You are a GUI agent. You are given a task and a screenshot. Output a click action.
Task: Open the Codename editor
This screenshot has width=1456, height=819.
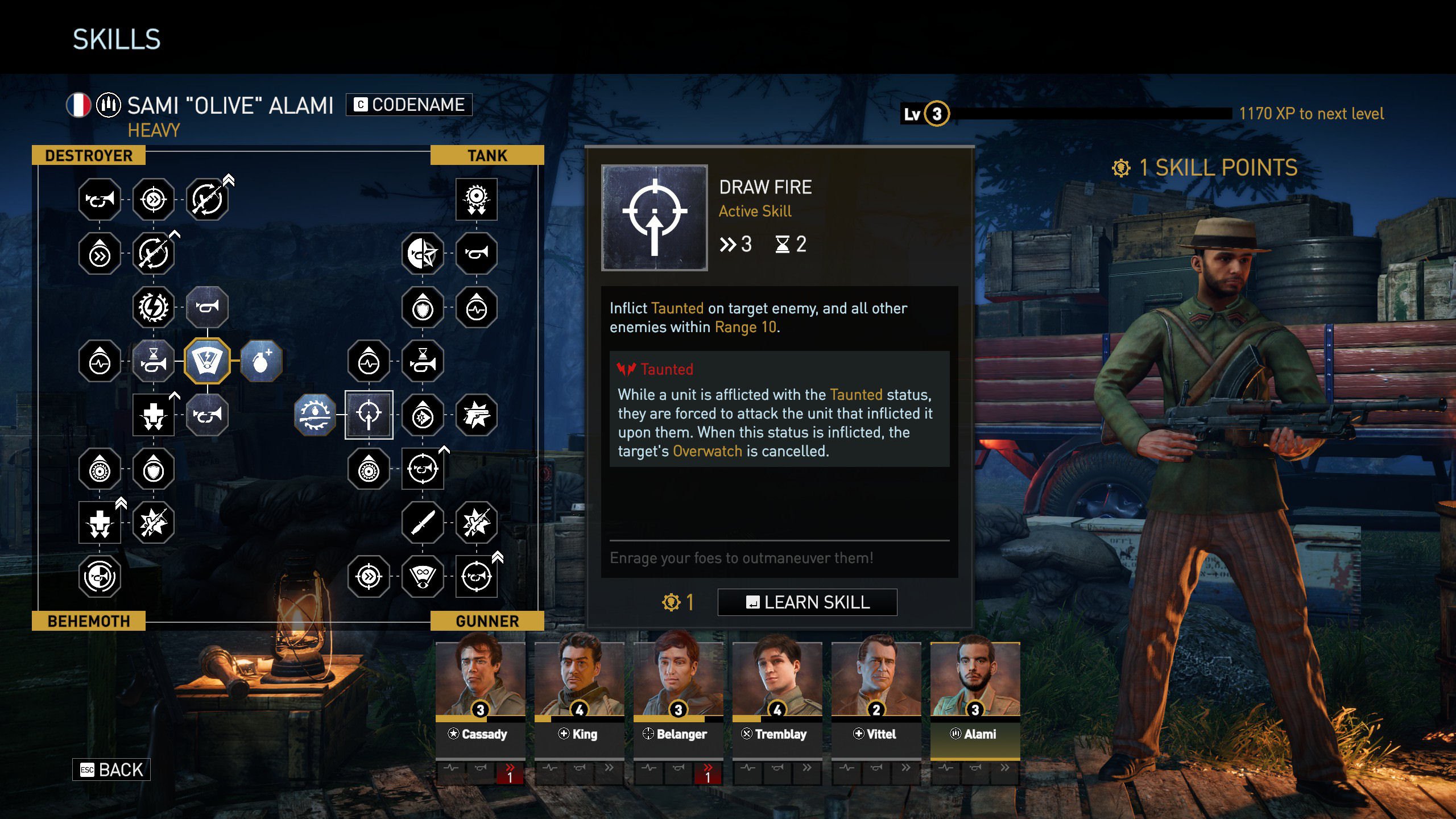[x=409, y=105]
